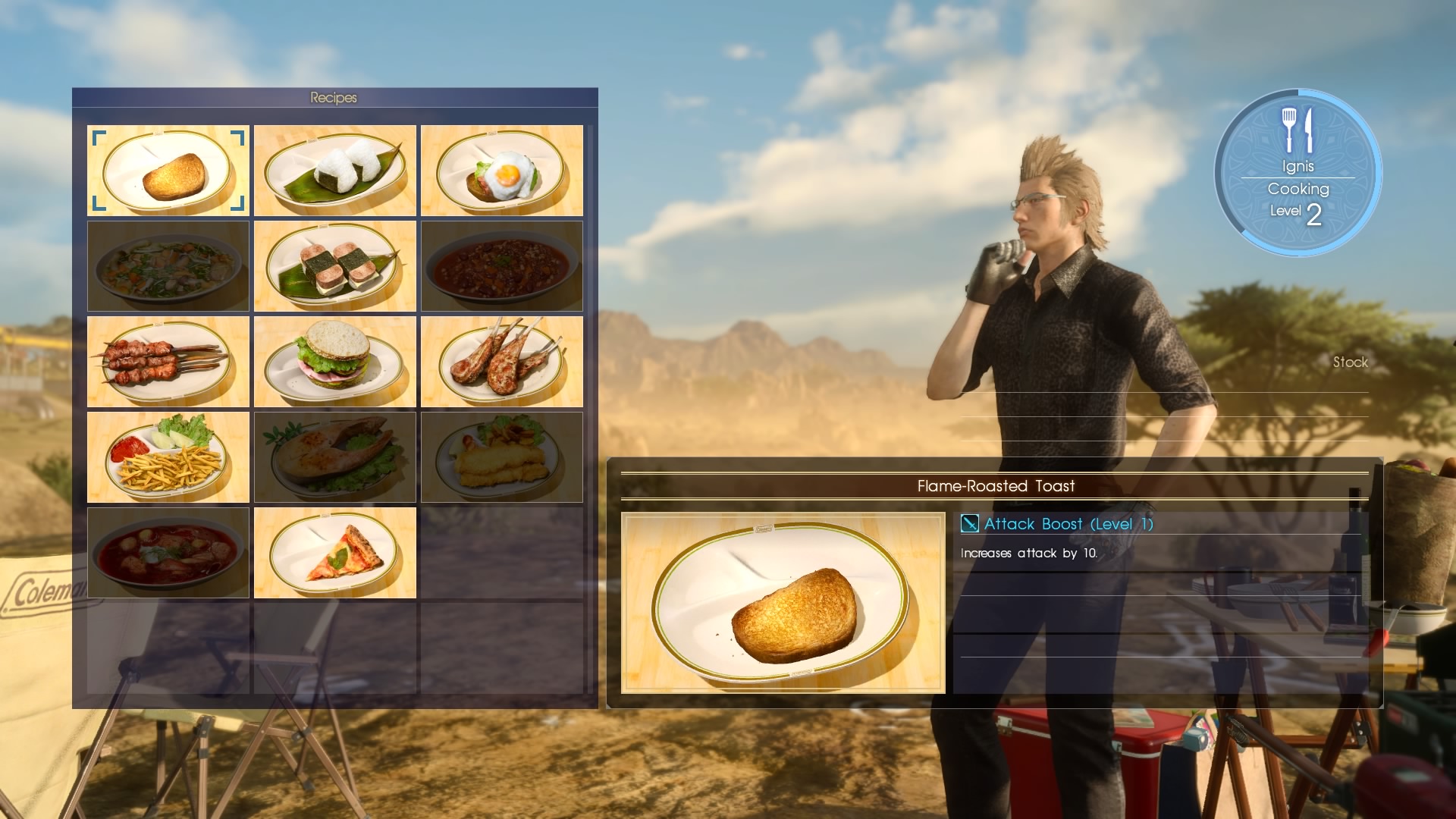Choose the ham and lettuce sandwich
The width and height of the screenshot is (1456, 819).
point(335,362)
